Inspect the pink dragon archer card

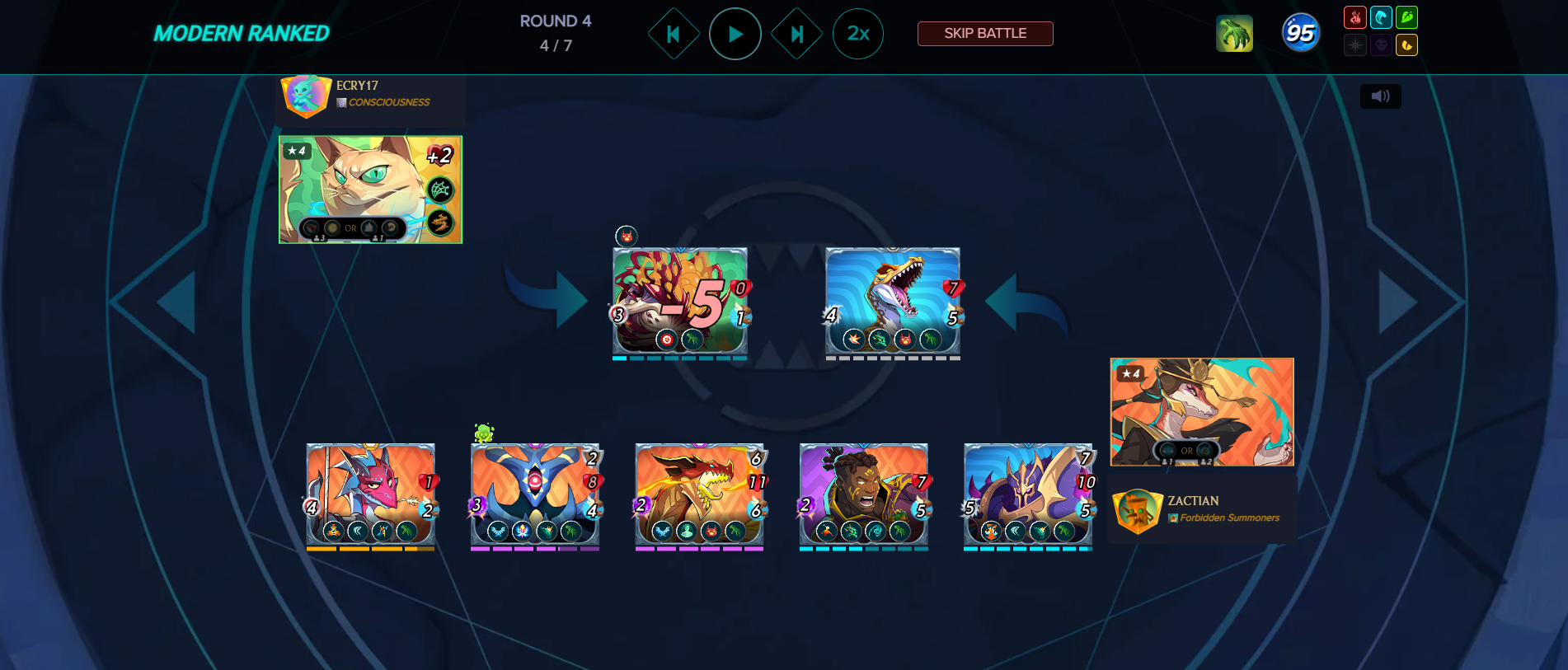370,493
